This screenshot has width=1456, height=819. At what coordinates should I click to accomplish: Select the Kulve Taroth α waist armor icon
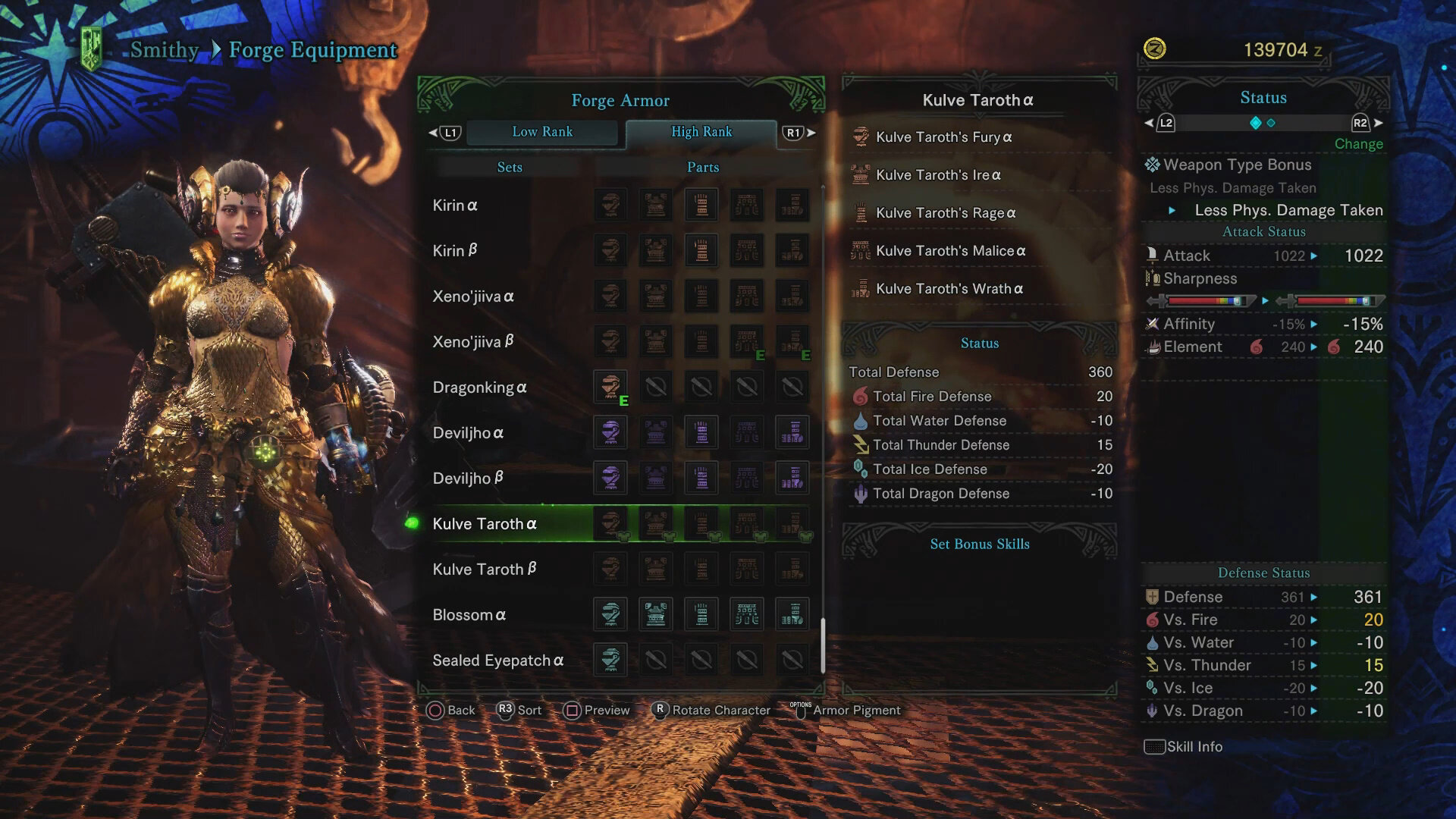coord(747,523)
